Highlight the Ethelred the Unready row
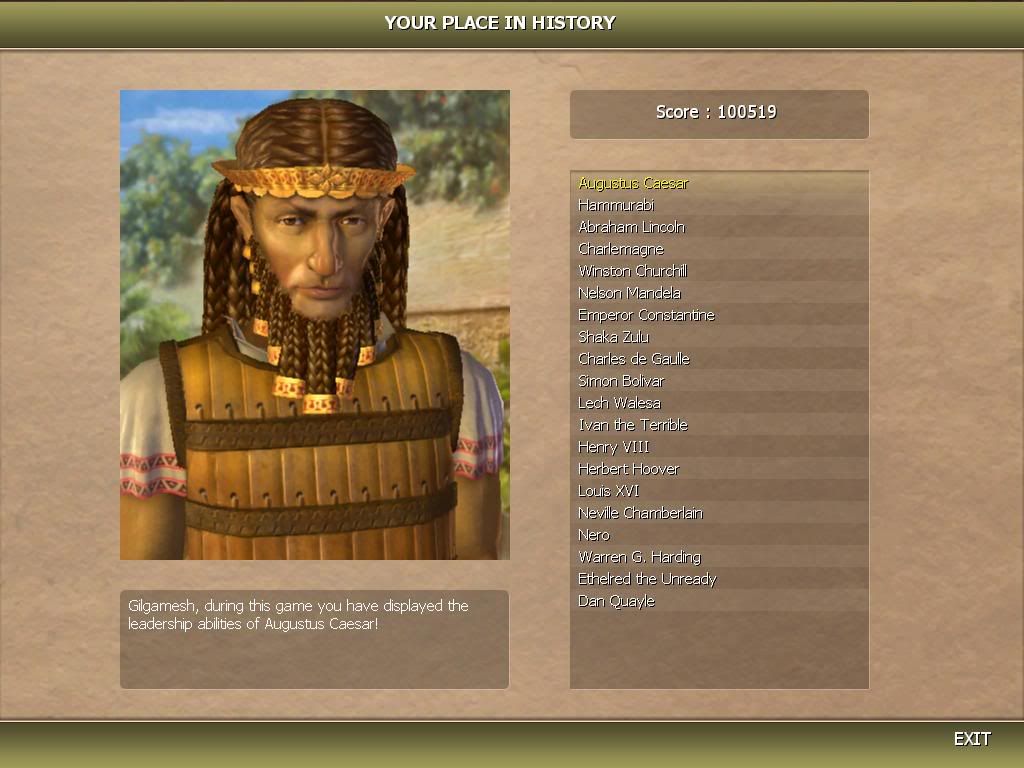The width and height of the screenshot is (1024, 768). [647, 579]
